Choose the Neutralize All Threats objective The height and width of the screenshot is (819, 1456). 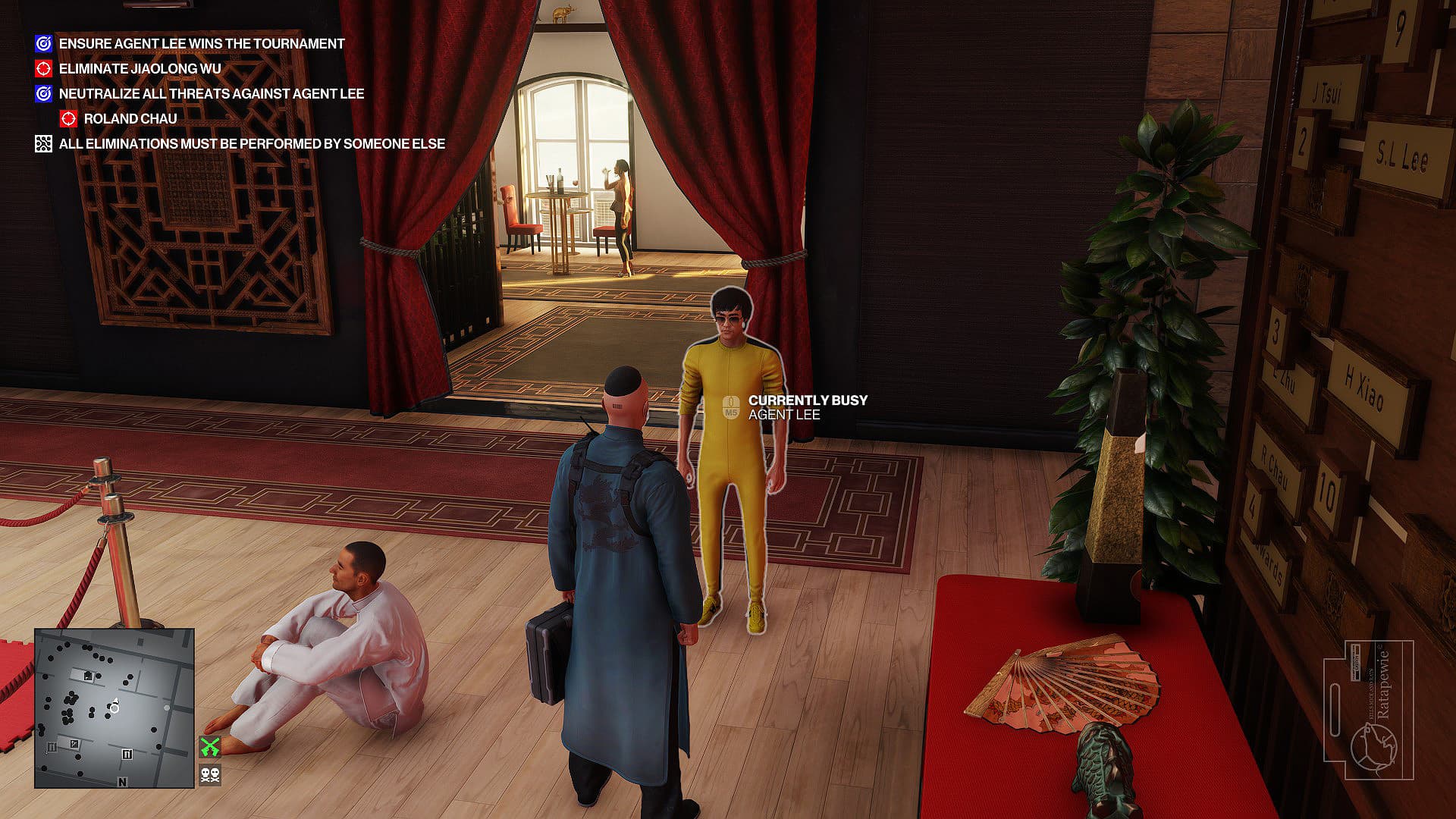[211, 94]
